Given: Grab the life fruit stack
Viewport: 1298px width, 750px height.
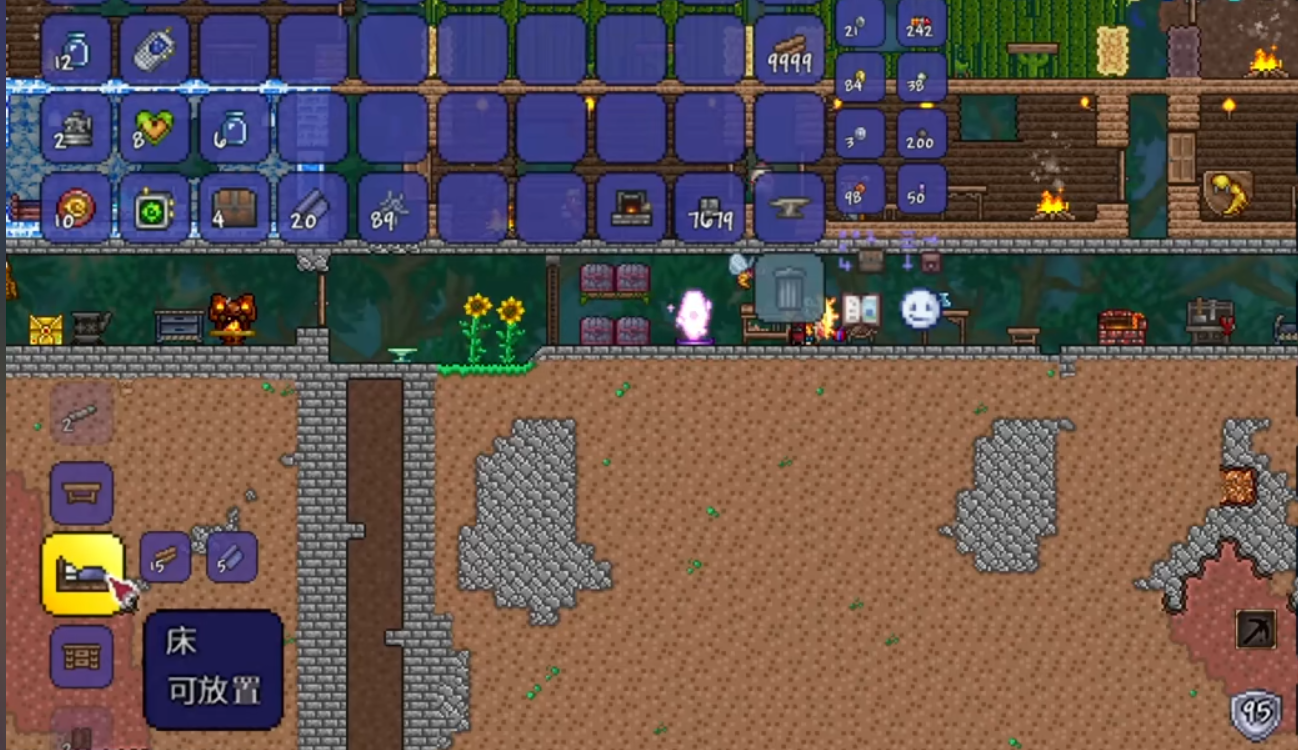Looking at the screenshot, I should [155, 129].
